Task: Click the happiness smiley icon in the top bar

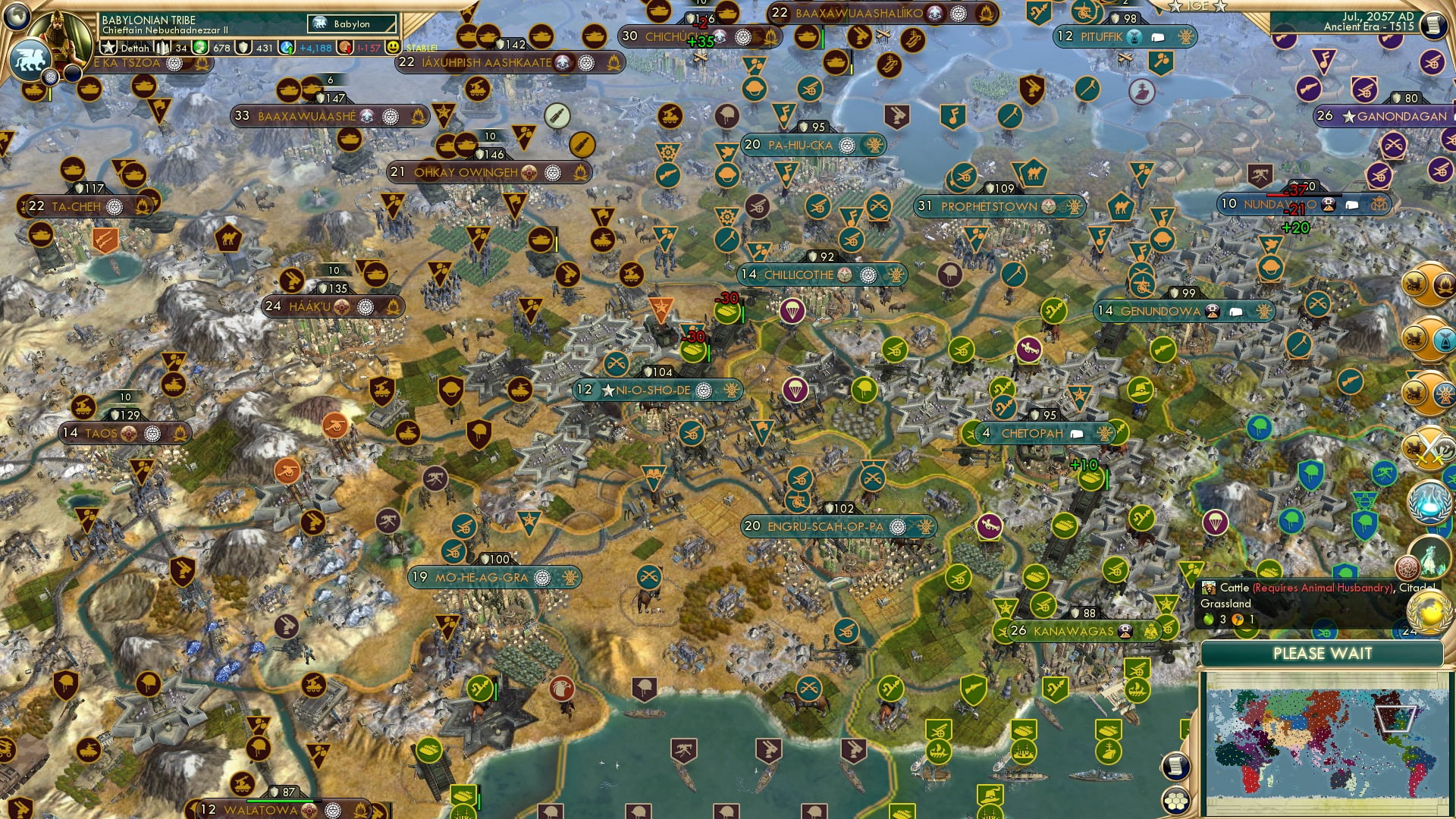Action: point(391,48)
